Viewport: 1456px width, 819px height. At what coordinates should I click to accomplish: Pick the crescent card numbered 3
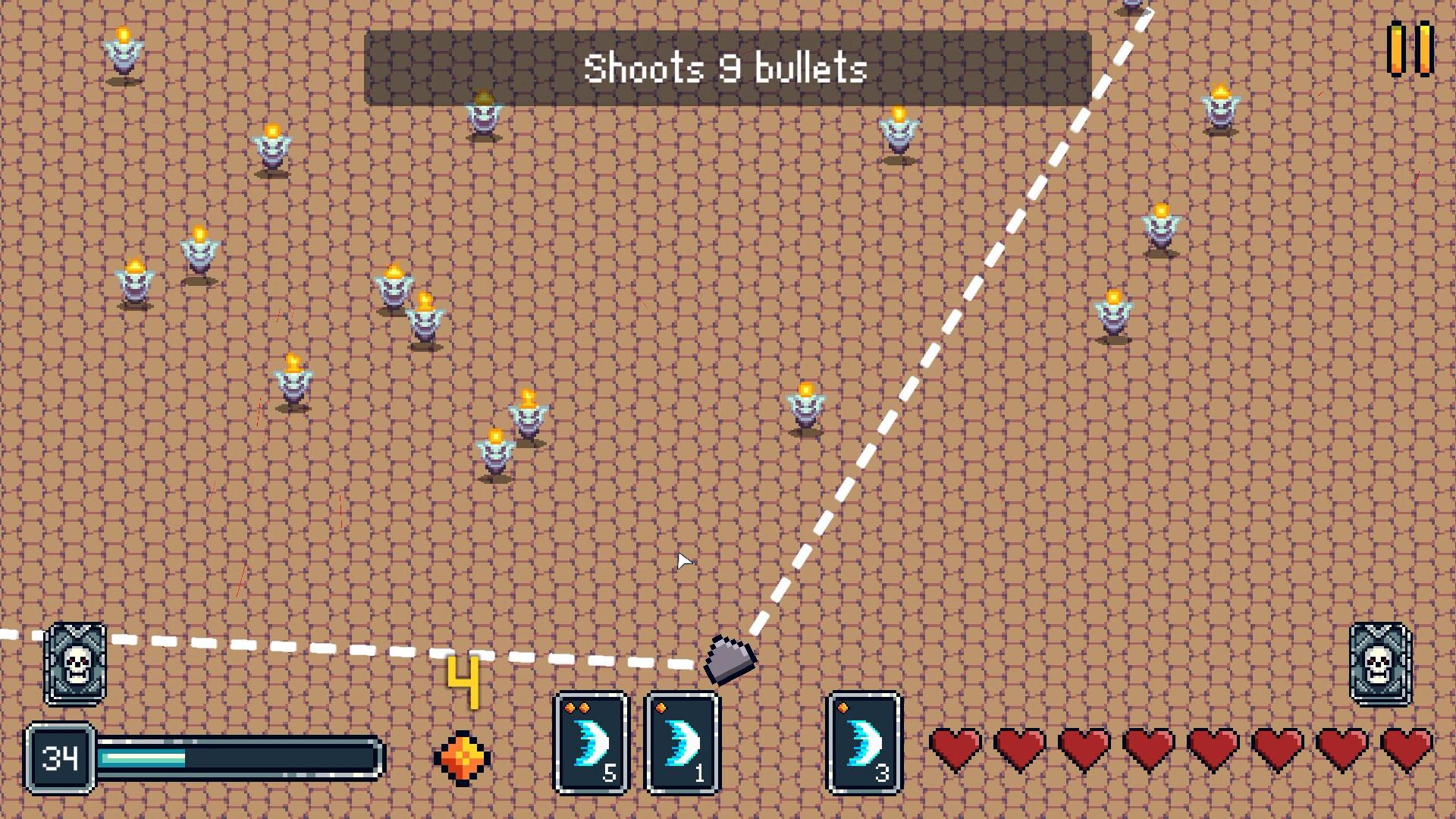point(864,742)
